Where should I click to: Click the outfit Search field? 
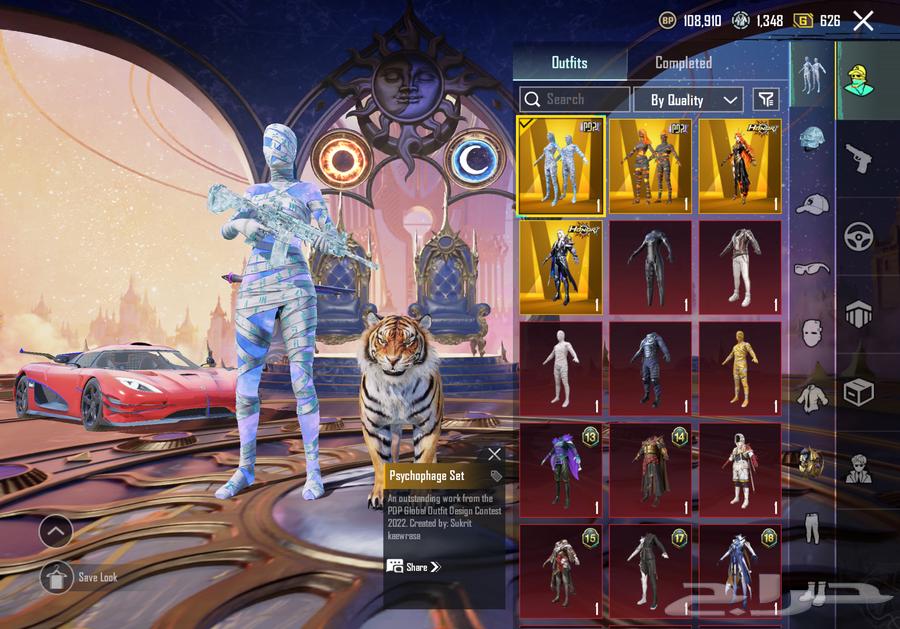pos(576,99)
